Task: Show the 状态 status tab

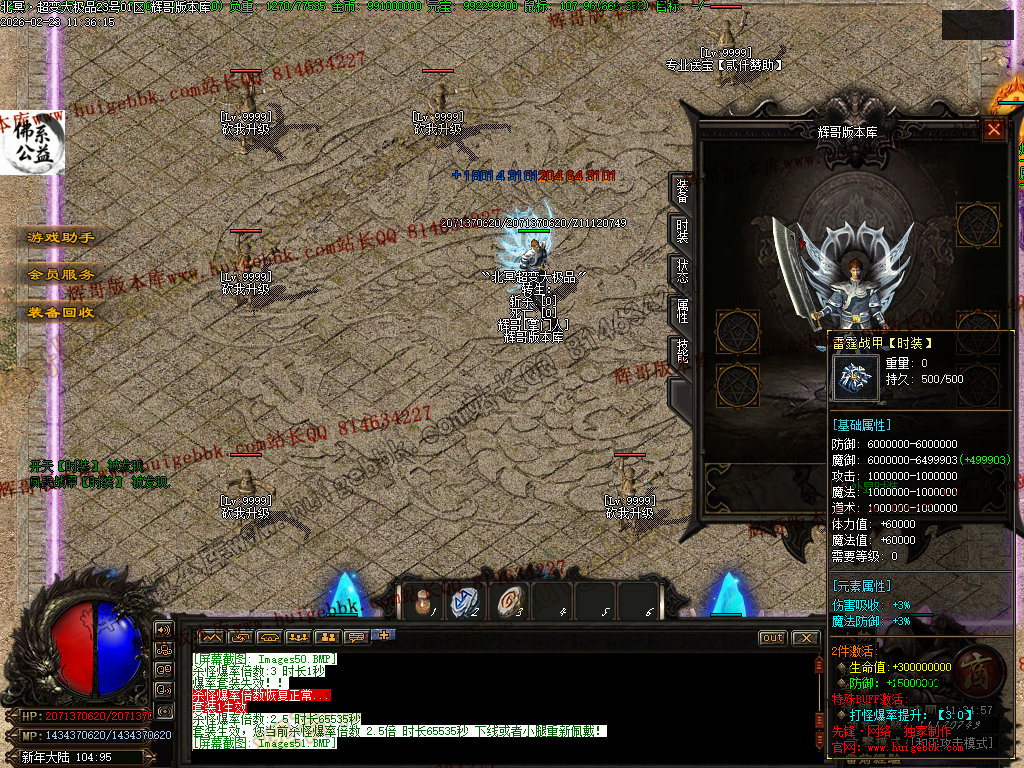Action: [681, 271]
